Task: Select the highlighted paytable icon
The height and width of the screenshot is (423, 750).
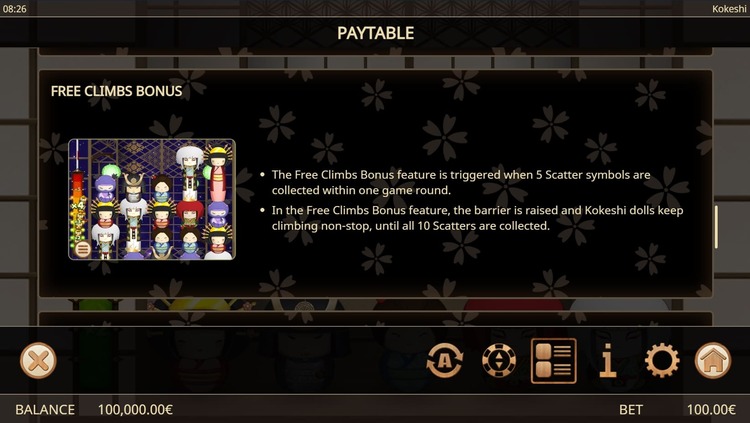Action: [553, 360]
